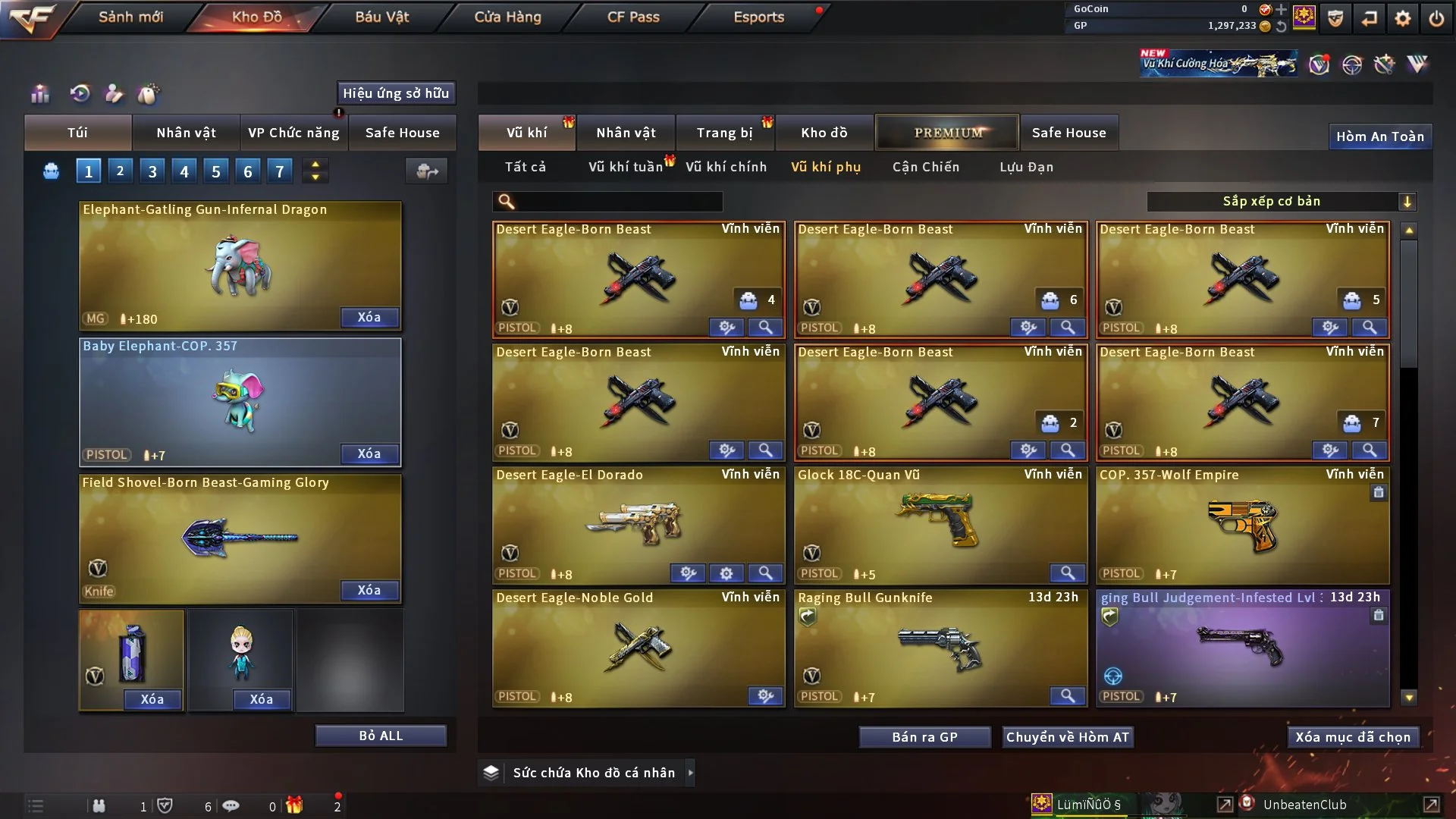This screenshot has width=1456, height=819.
Task: Select the Trang bị storage tab
Action: [x=724, y=133]
